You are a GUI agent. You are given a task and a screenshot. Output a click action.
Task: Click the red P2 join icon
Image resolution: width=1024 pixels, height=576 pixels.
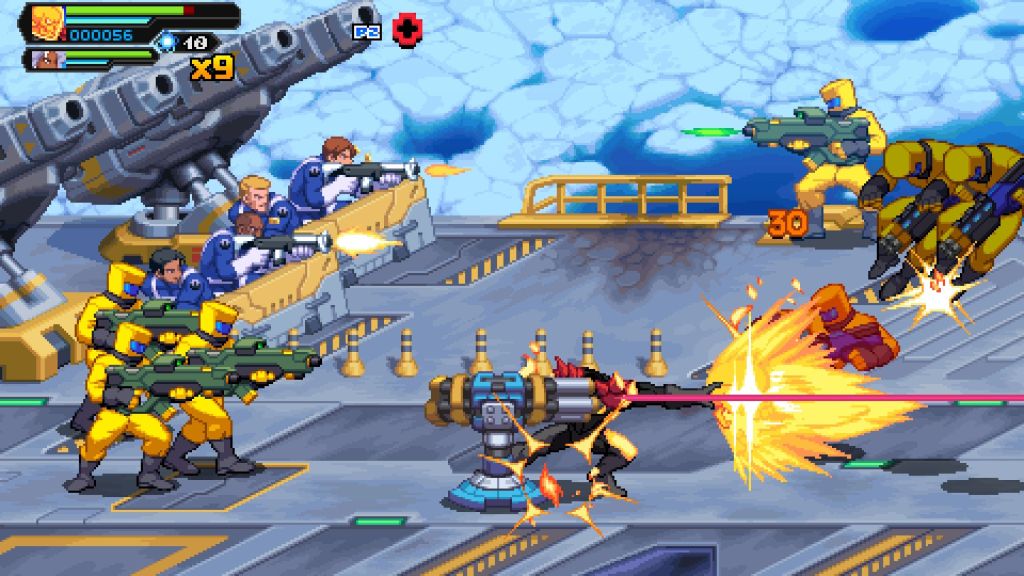(404, 30)
